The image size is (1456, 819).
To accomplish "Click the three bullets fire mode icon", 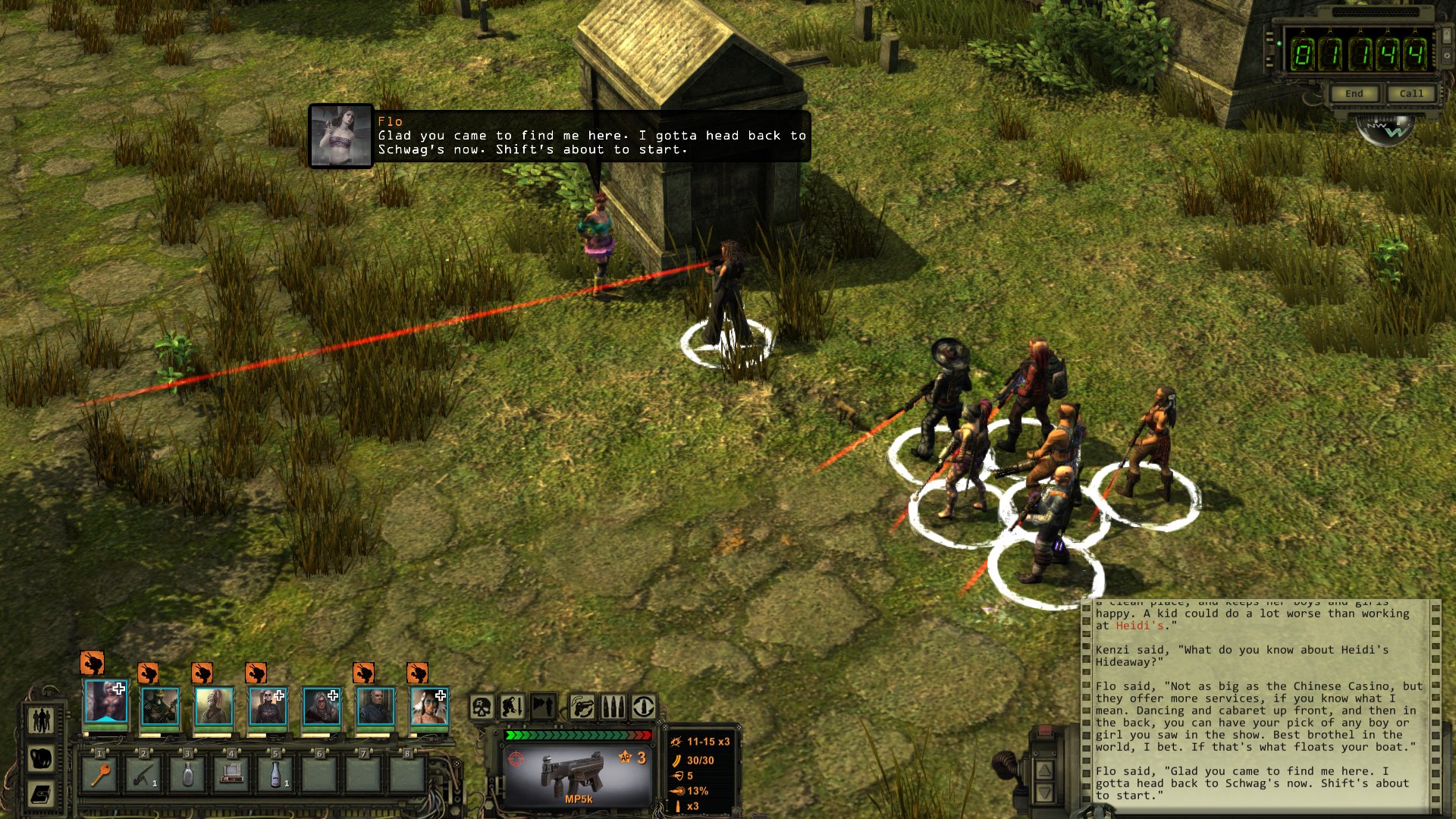I will (x=613, y=708).
